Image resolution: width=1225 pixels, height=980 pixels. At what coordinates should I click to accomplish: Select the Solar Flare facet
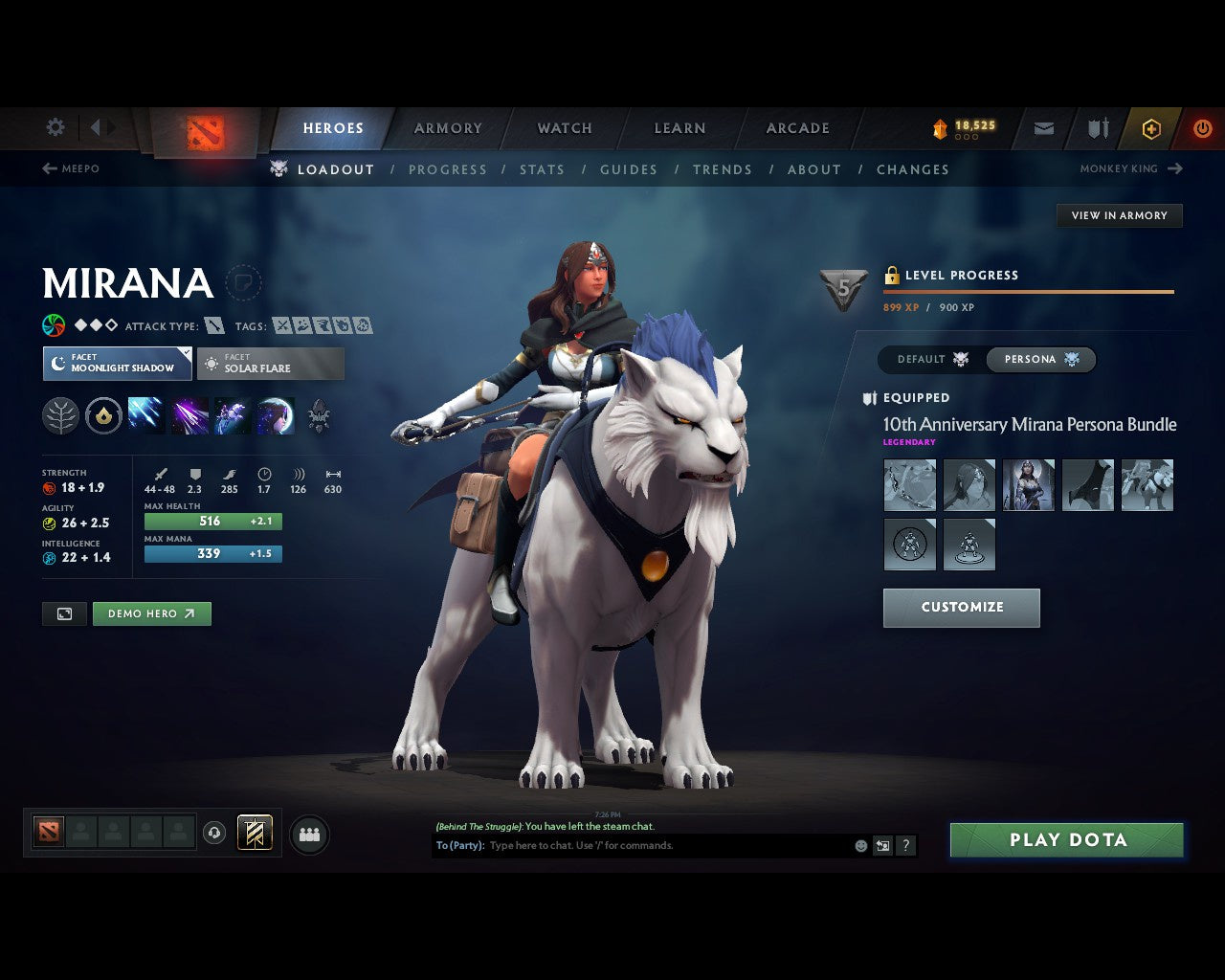pos(271,364)
